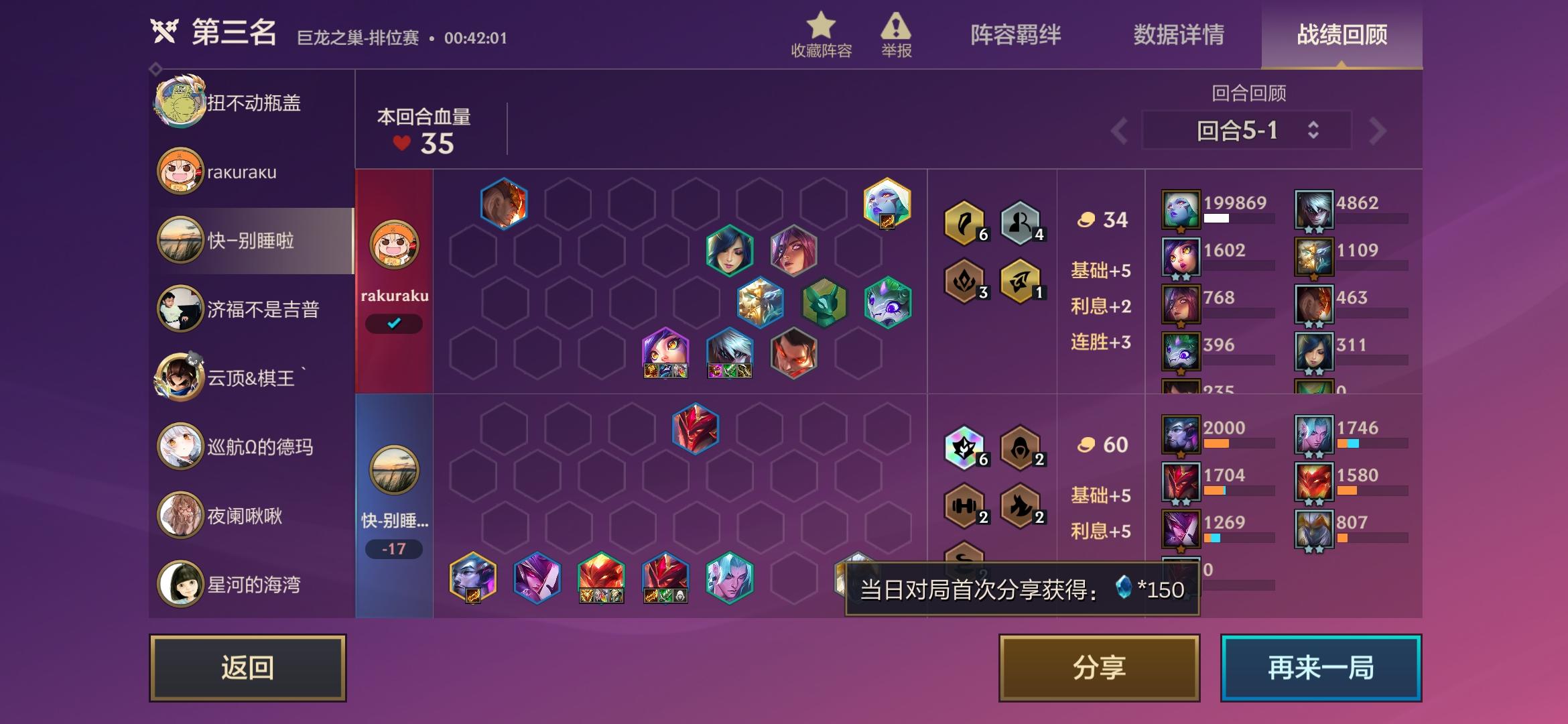Switch to the 数据详情 tab
The image size is (1568, 724).
pos(1177,37)
